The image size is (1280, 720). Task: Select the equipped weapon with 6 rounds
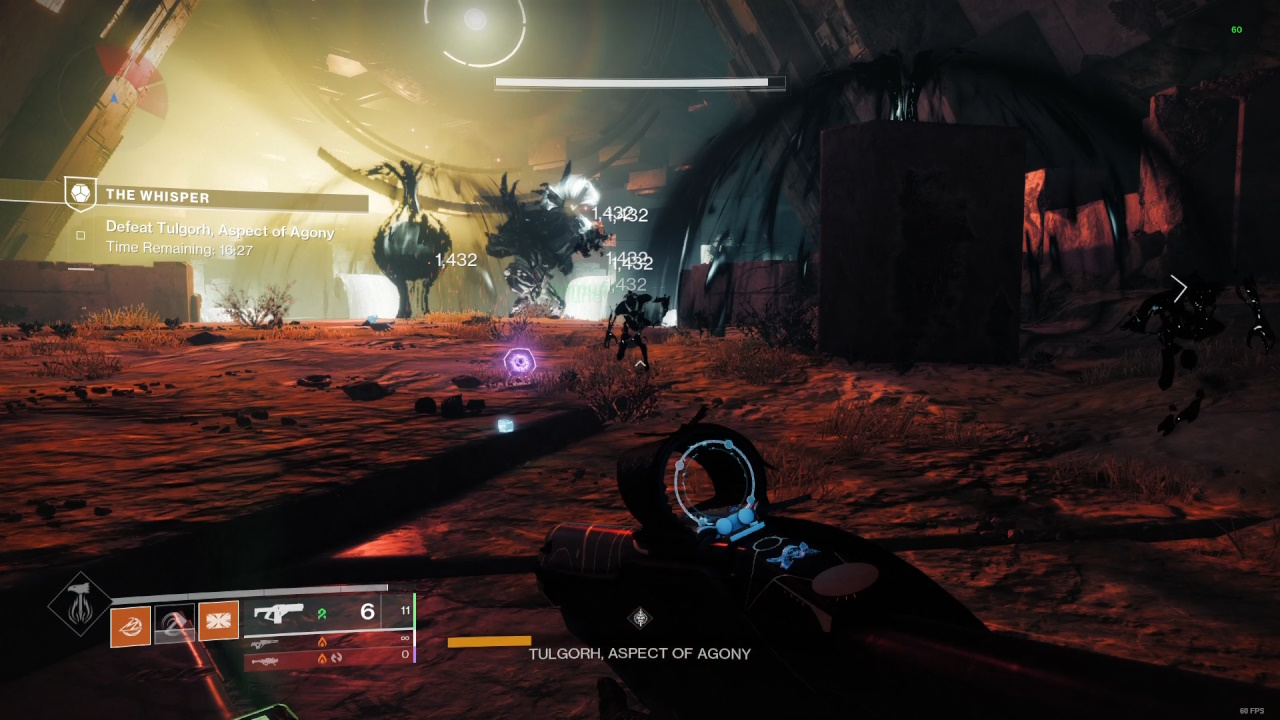pyautogui.click(x=328, y=612)
